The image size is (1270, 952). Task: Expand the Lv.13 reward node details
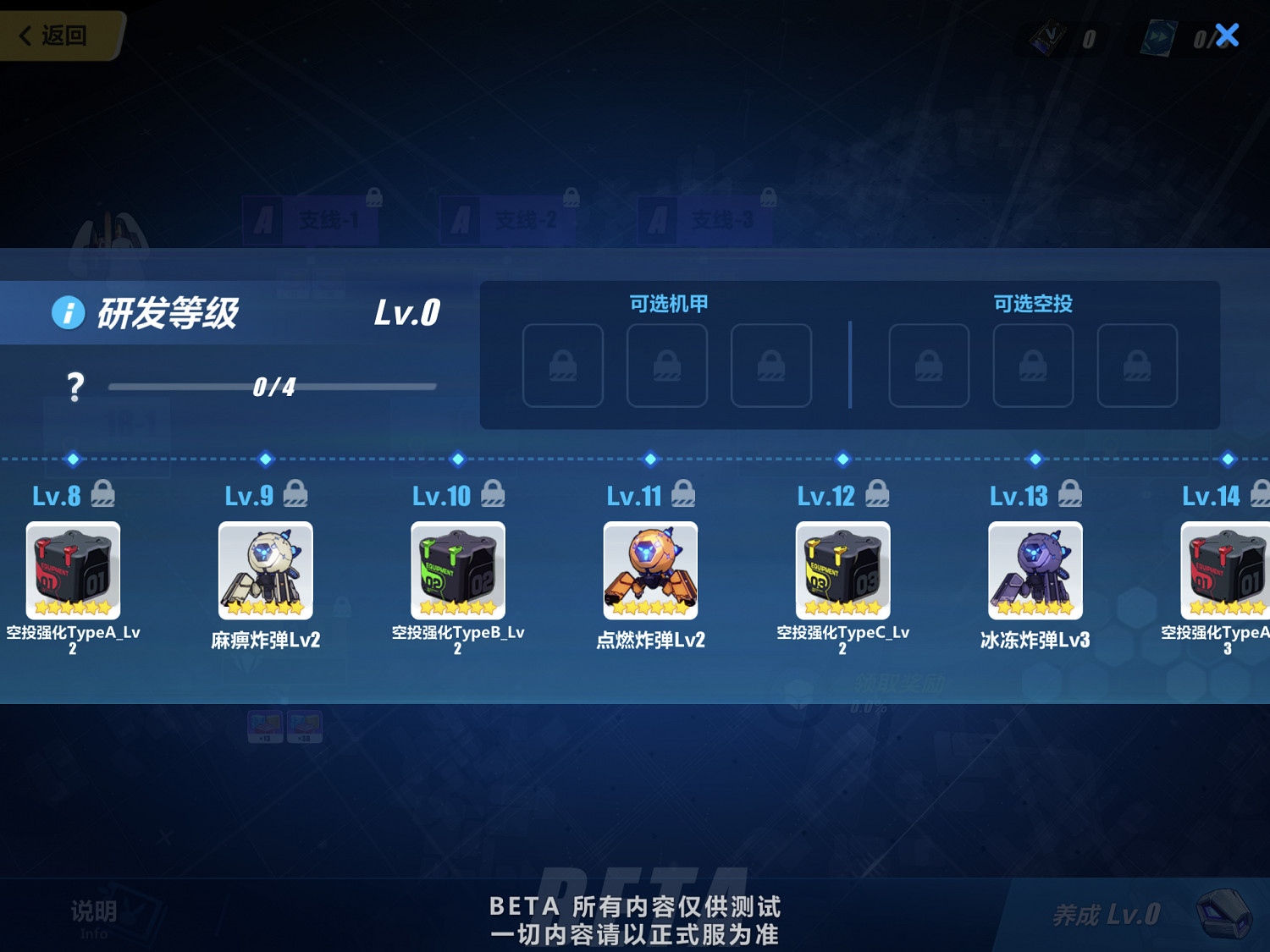tap(1034, 570)
